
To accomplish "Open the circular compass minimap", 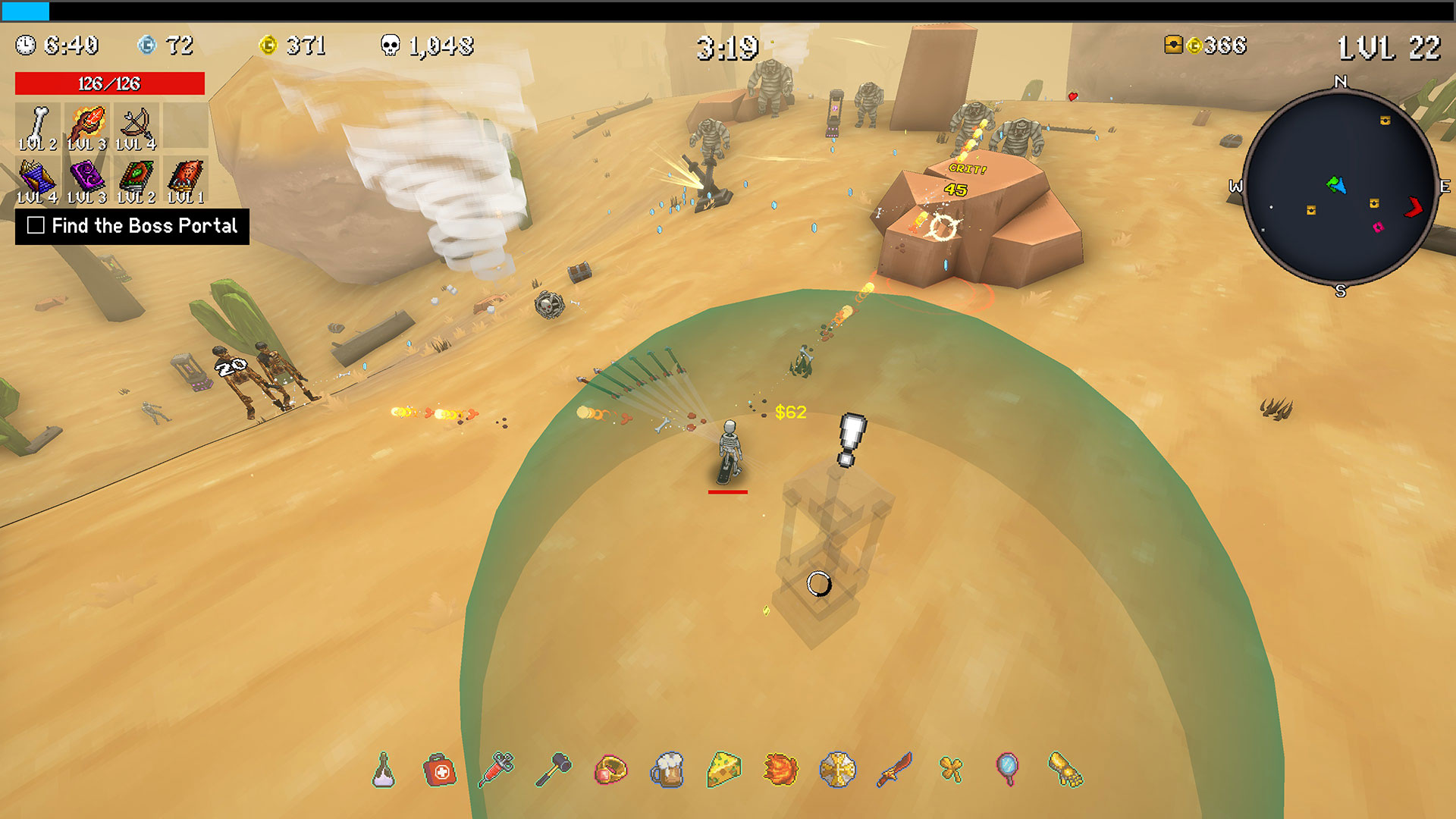I will [1340, 186].
